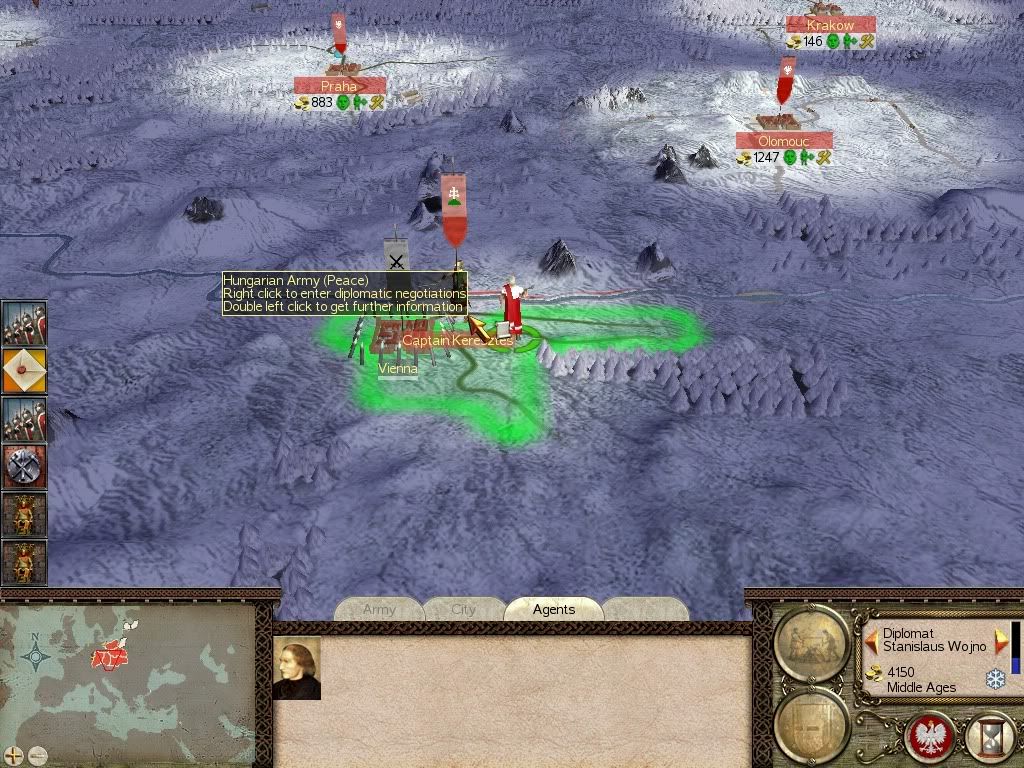Select the Praha settlement label

click(x=340, y=87)
